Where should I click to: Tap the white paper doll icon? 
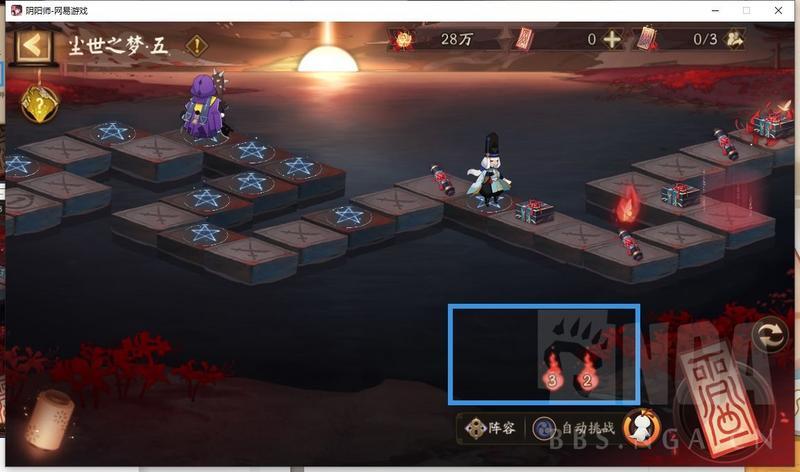coord(640,427)
